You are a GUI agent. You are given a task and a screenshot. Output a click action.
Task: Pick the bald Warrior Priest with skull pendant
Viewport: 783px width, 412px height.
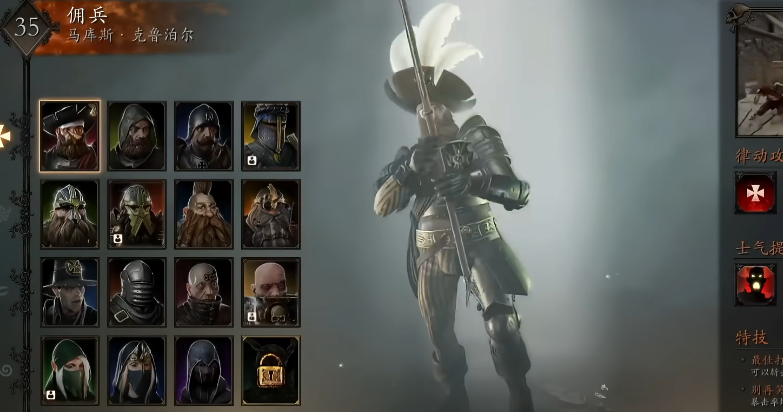click(x=270, y=291)
